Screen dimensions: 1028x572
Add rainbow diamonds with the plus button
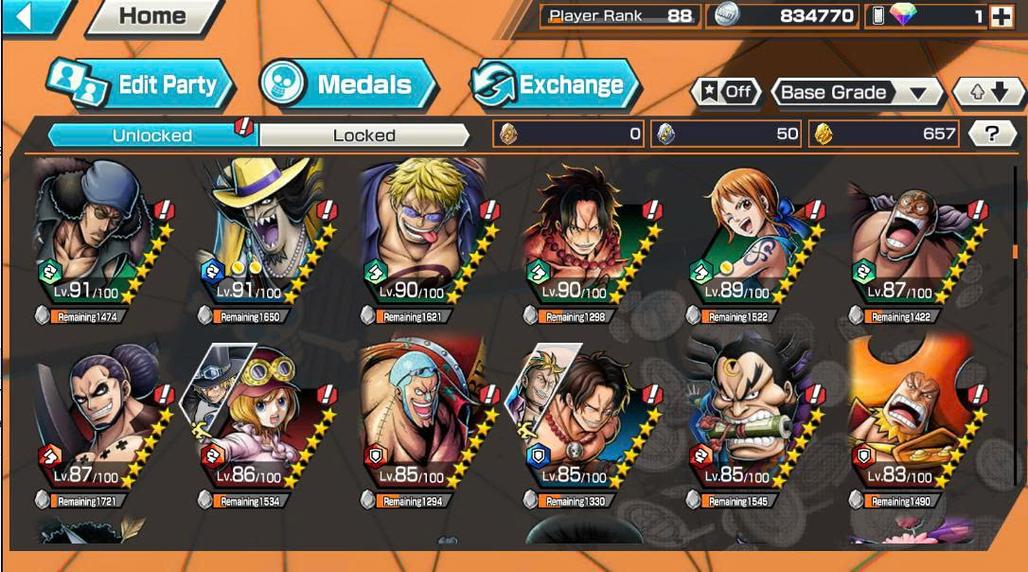pos(1001,16)
